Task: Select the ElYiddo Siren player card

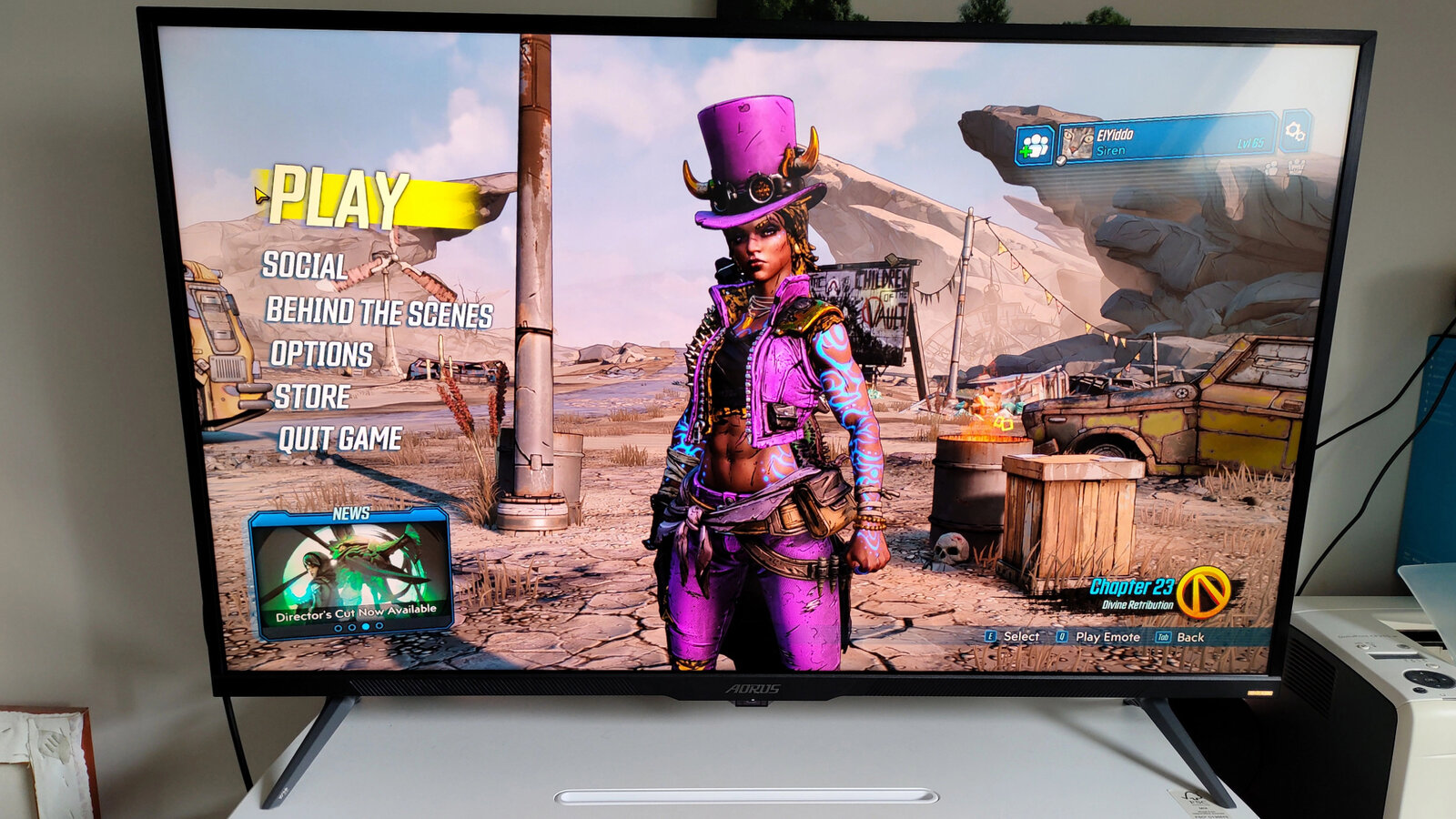Action: 1169,140
